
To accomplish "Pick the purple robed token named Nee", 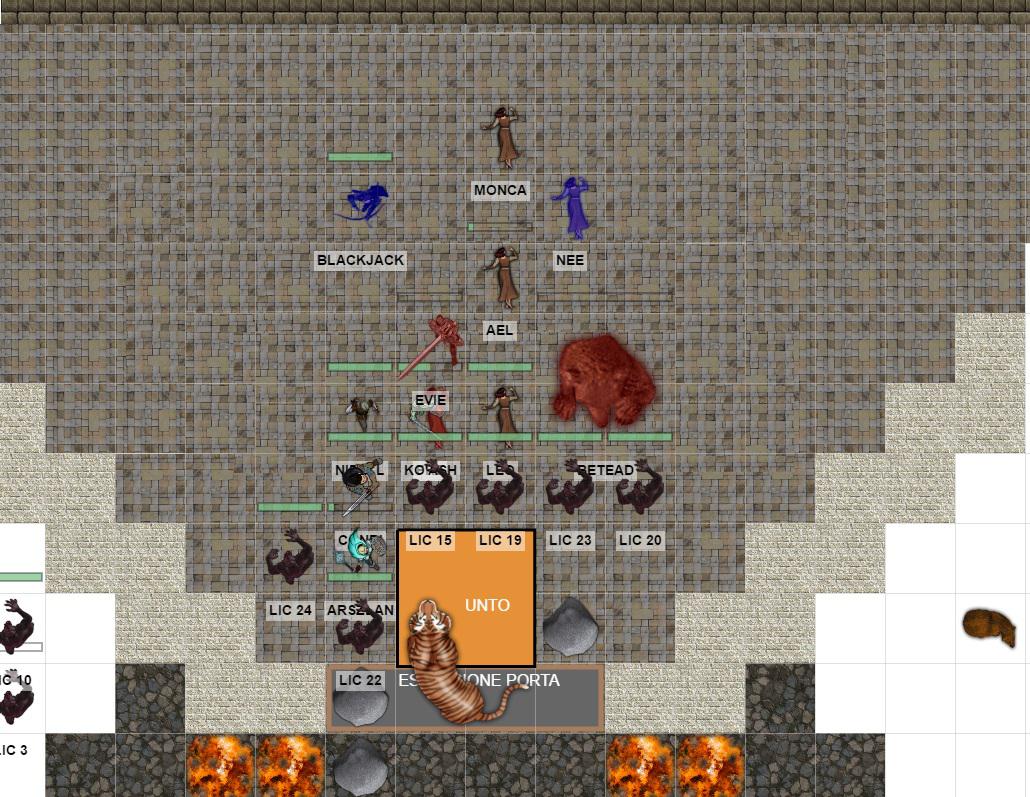I will [572, 207].
